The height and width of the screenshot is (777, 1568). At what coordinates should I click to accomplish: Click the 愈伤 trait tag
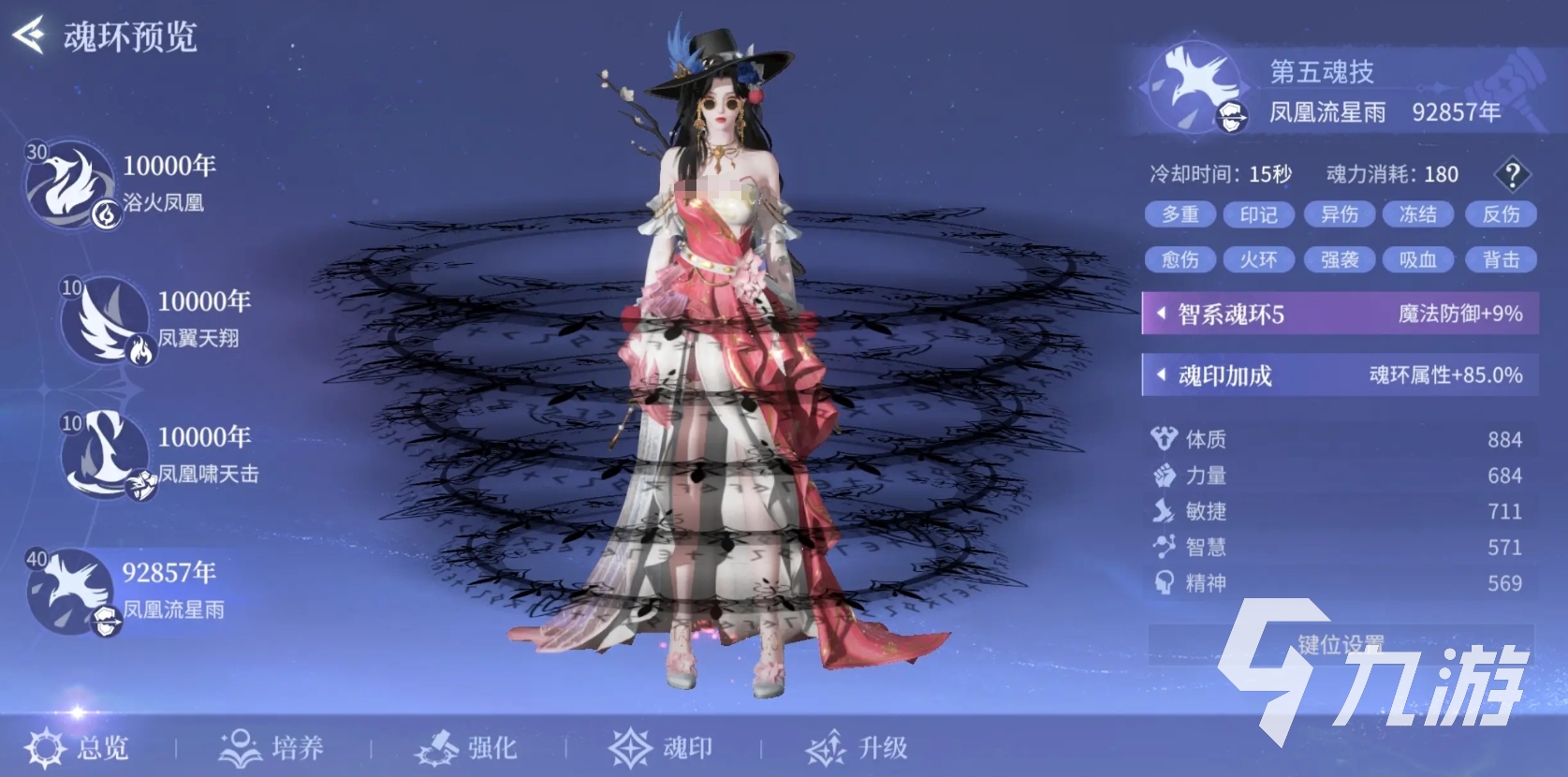1180,259
